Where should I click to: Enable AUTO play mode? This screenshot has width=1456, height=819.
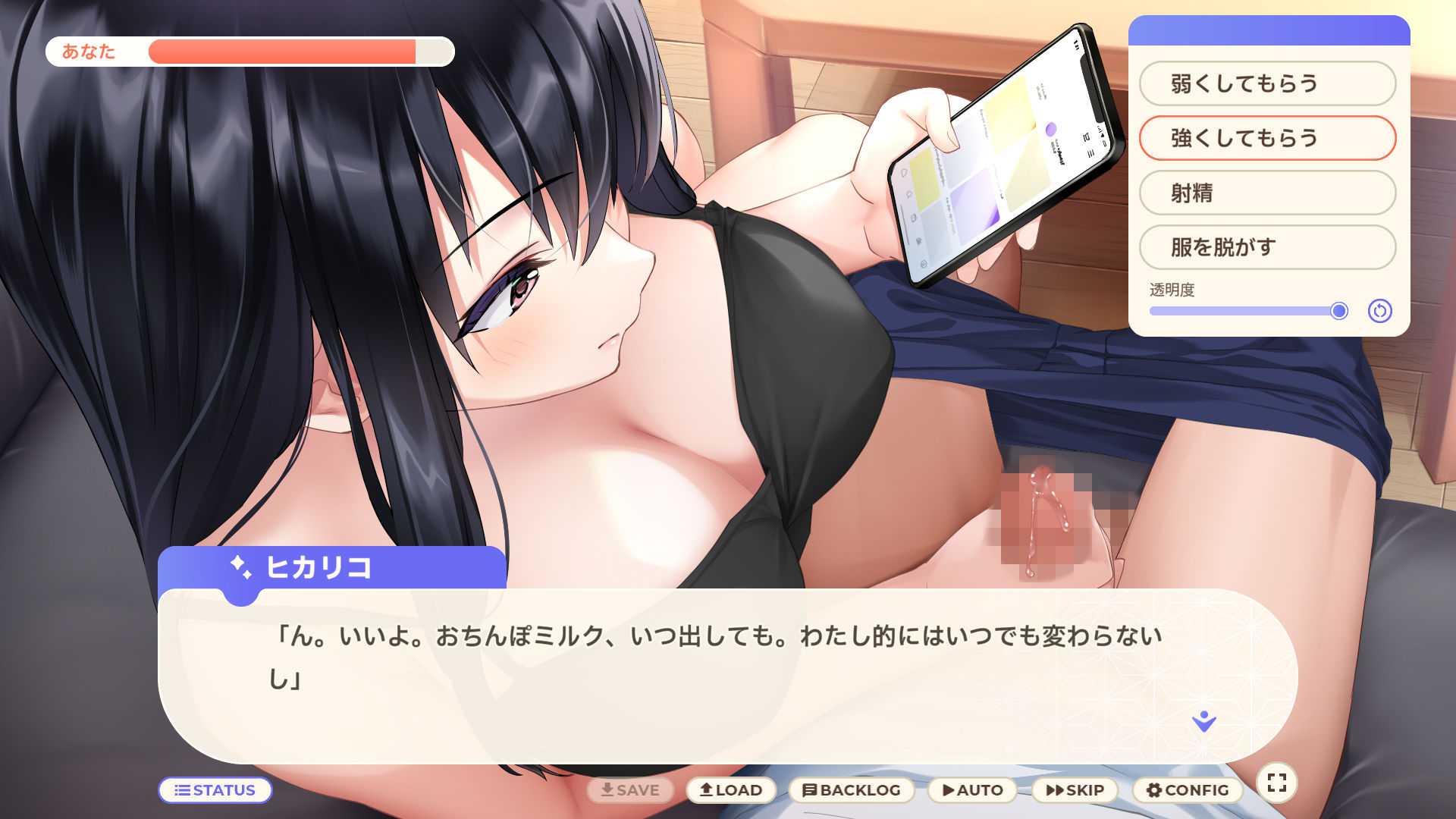coord(973,789)
